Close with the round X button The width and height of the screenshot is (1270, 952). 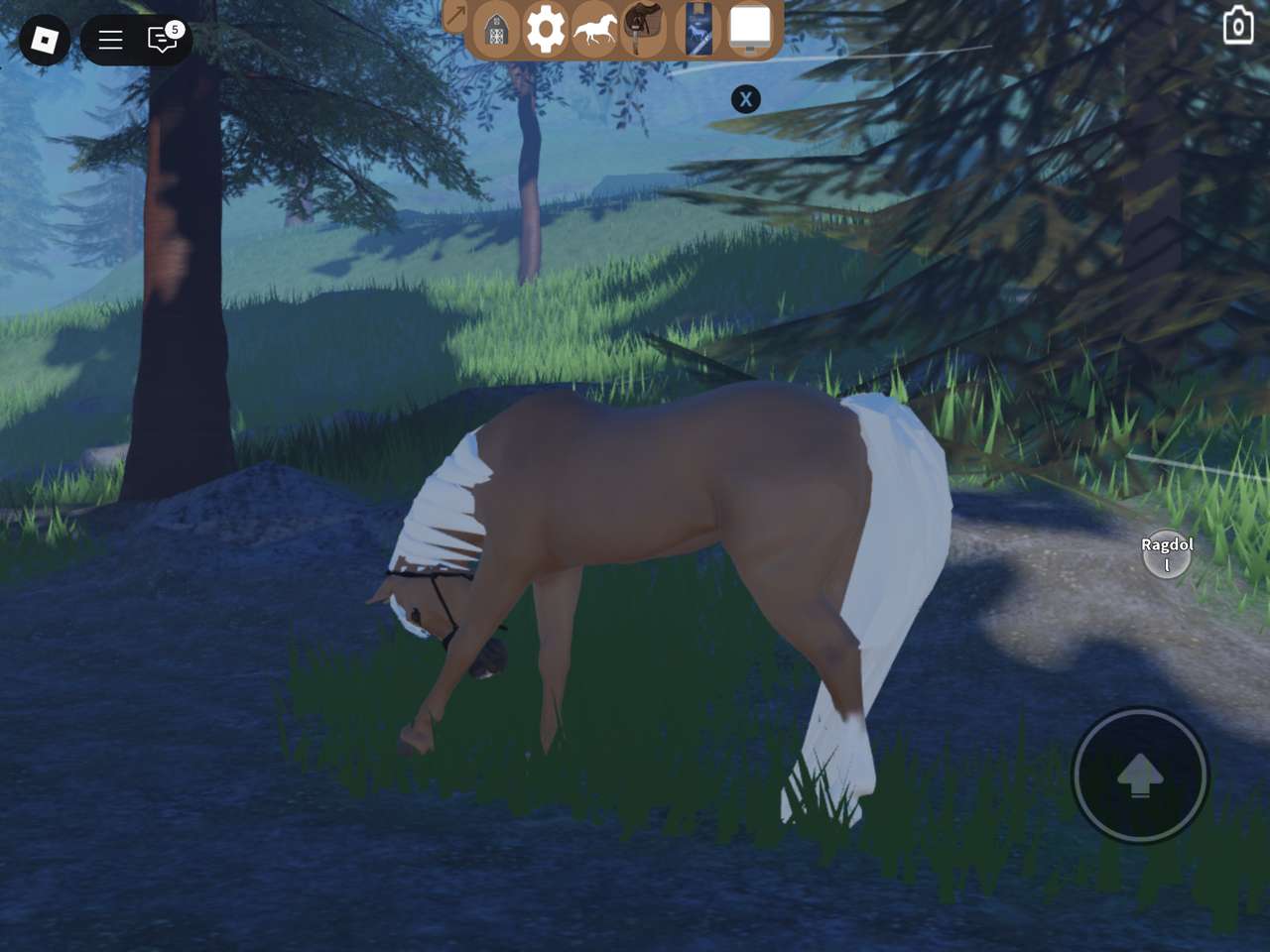[x=746, y=99]
